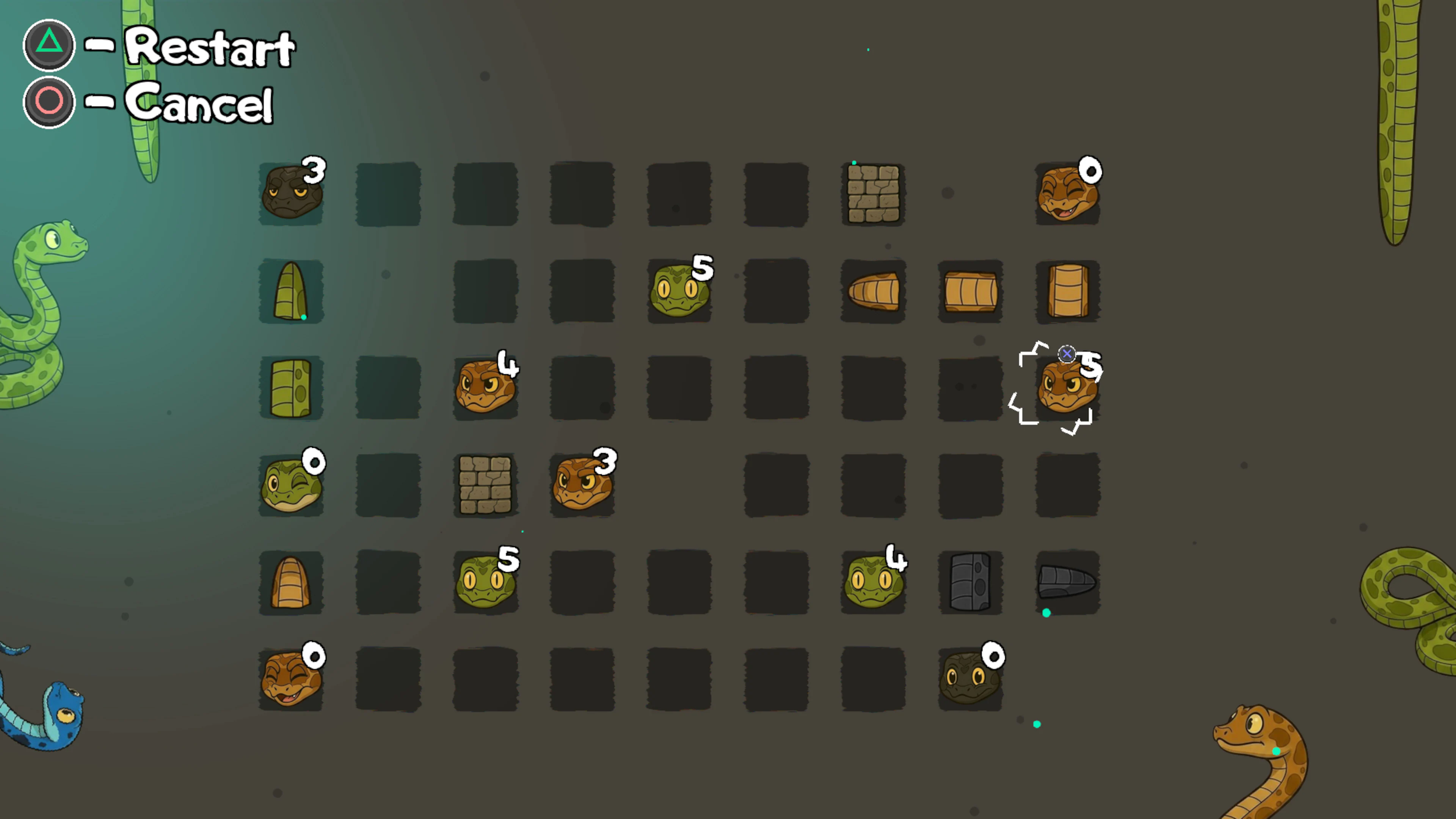Select the olive snake head numbered 4

pyautogui.click(x=873, y=582)
